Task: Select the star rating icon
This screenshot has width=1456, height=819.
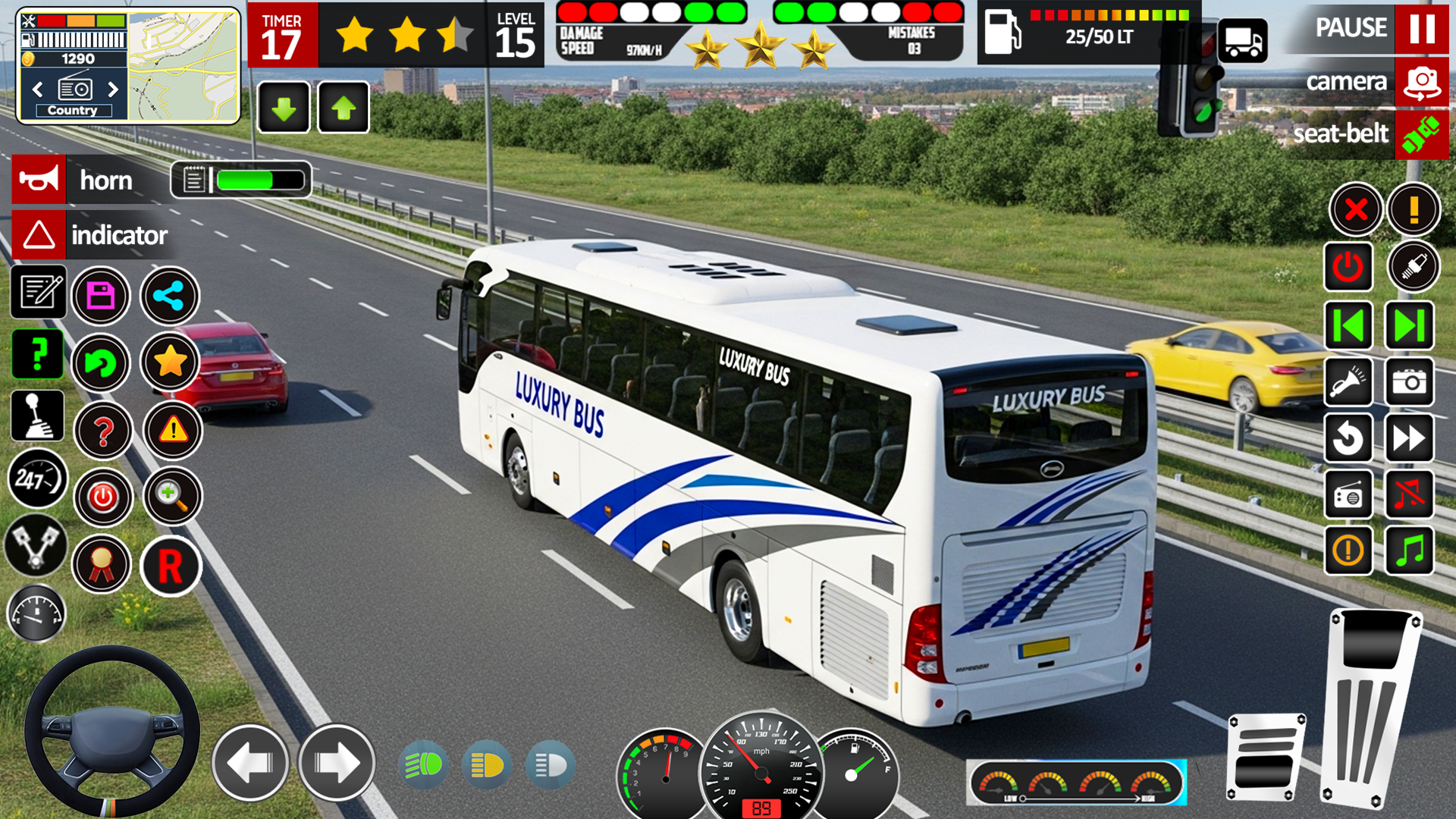Action: 170,362
